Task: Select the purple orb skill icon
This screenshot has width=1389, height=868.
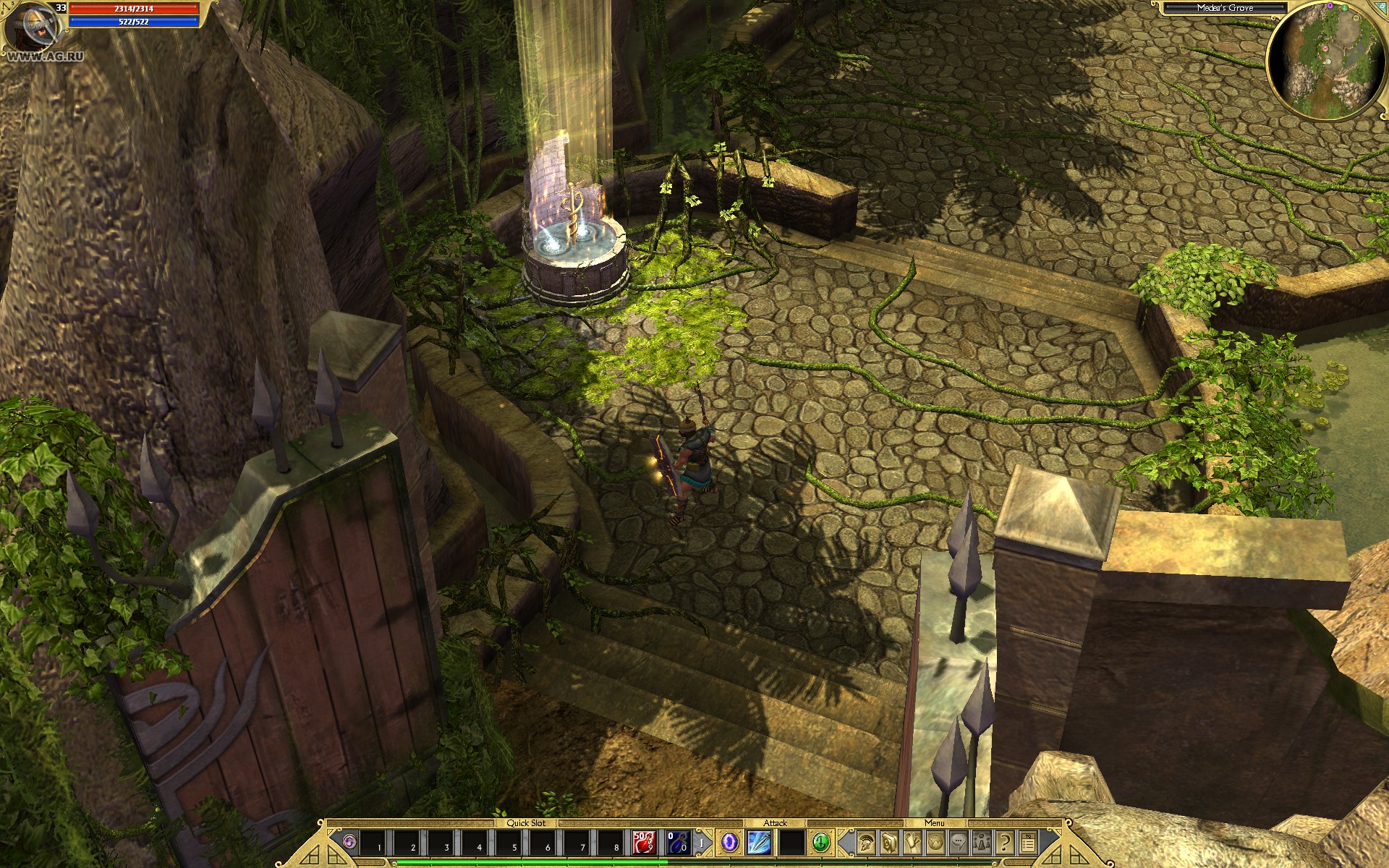Action: point(729,843)
